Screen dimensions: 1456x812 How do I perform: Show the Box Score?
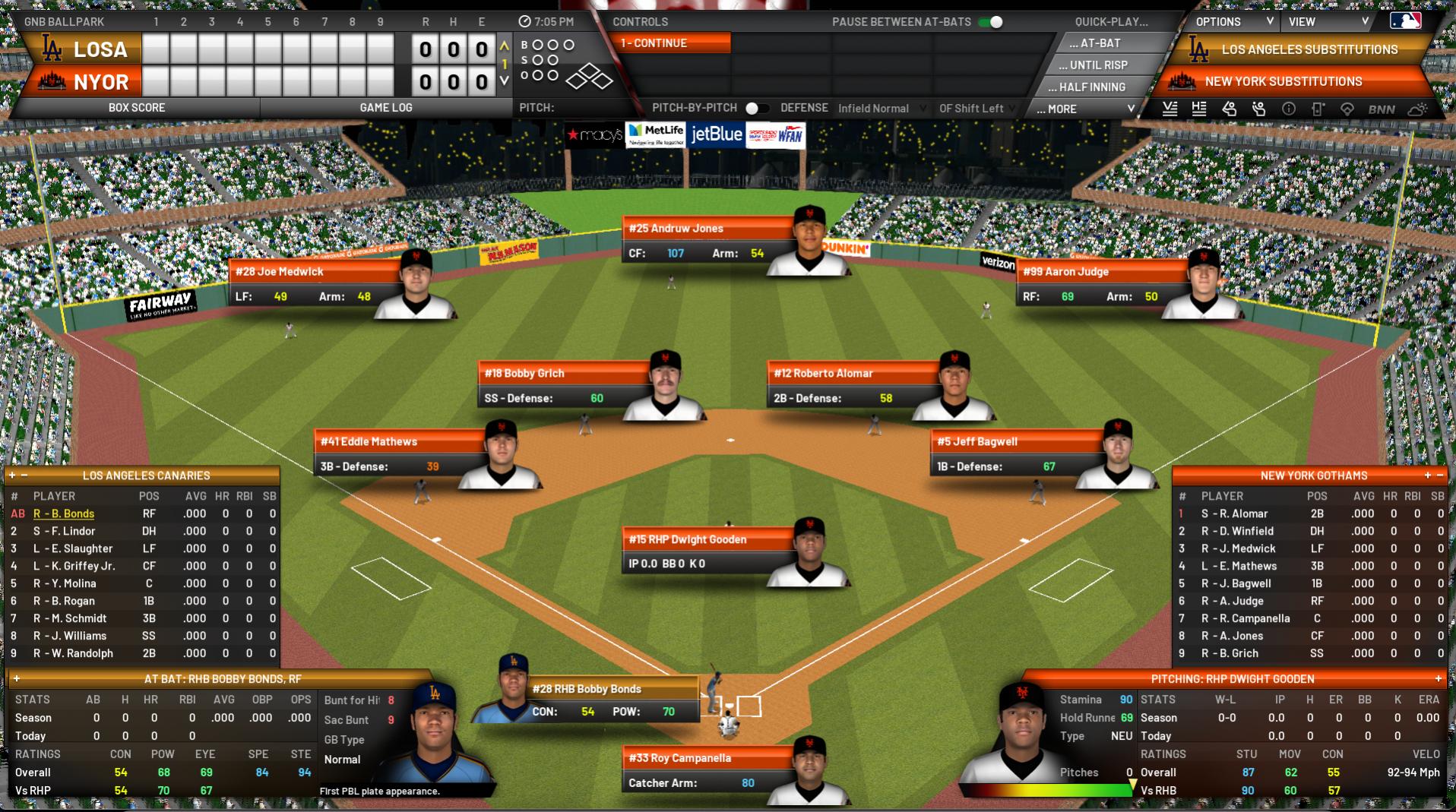[137, 108]
